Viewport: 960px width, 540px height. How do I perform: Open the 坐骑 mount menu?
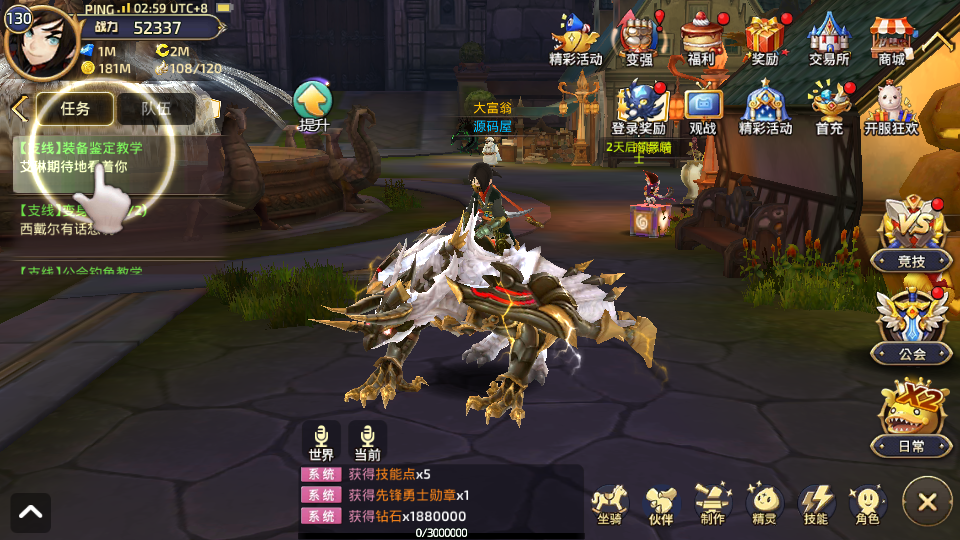pos(608,502)
